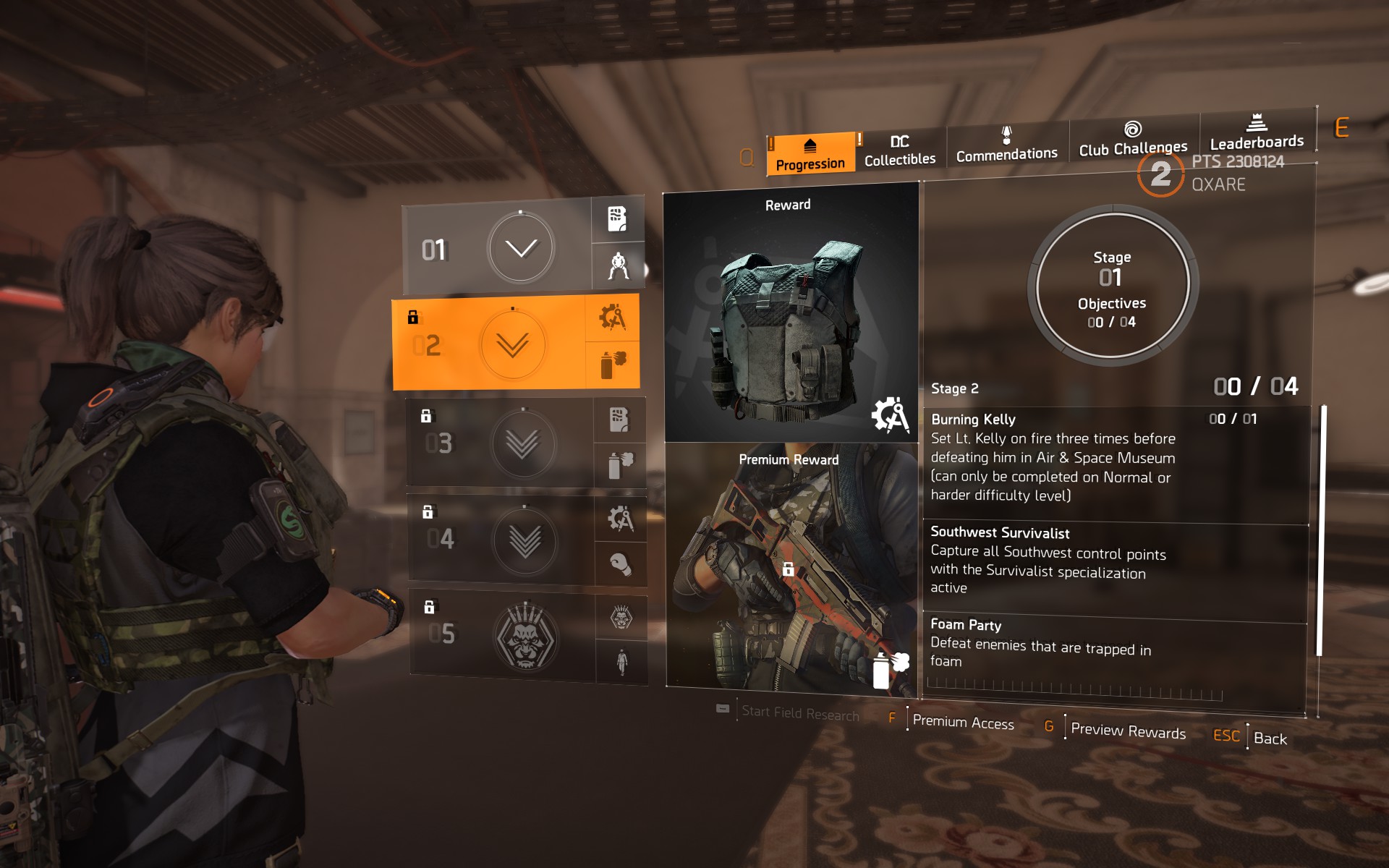The height and width of the screenshot is (868, 1389).
Task: Open the Club Challenges tab
Action: coord(1132,139)
